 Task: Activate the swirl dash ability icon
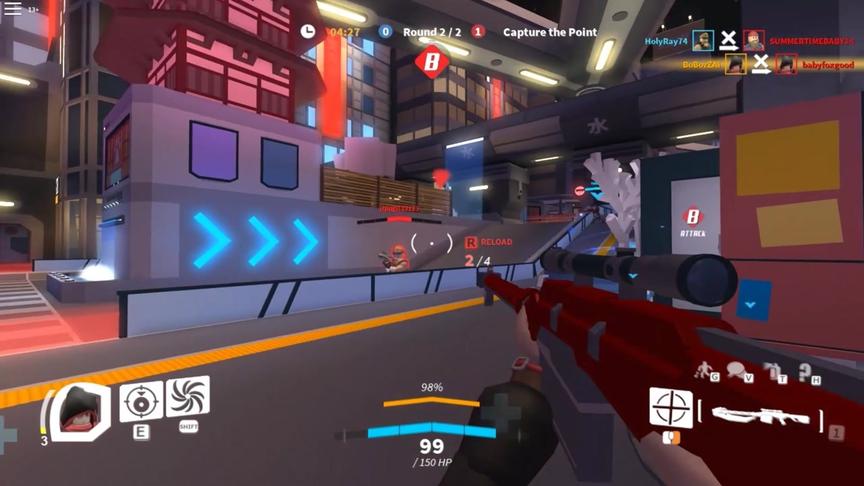[188, 397]
